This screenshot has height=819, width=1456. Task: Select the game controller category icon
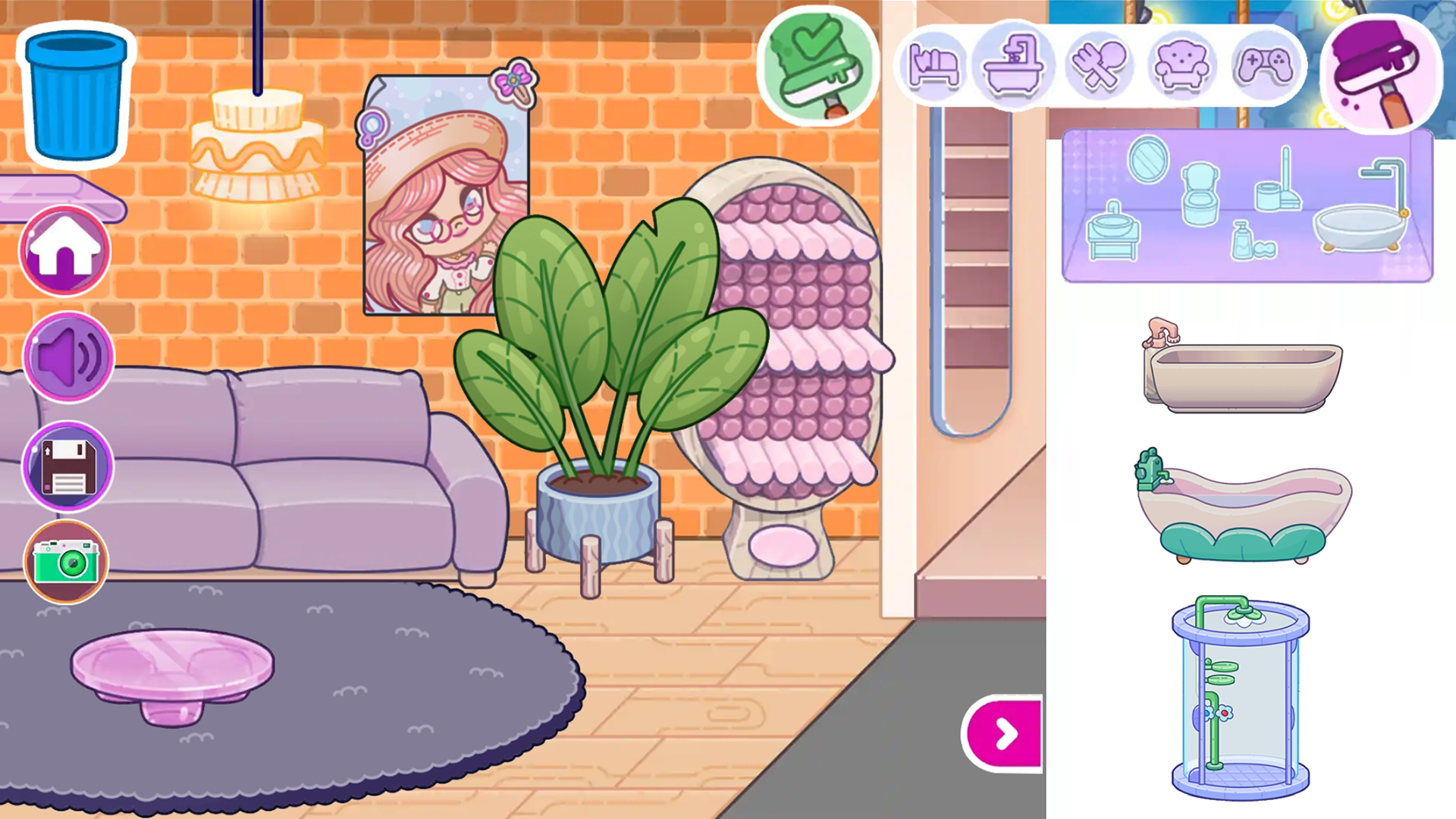pos(1265,64)
